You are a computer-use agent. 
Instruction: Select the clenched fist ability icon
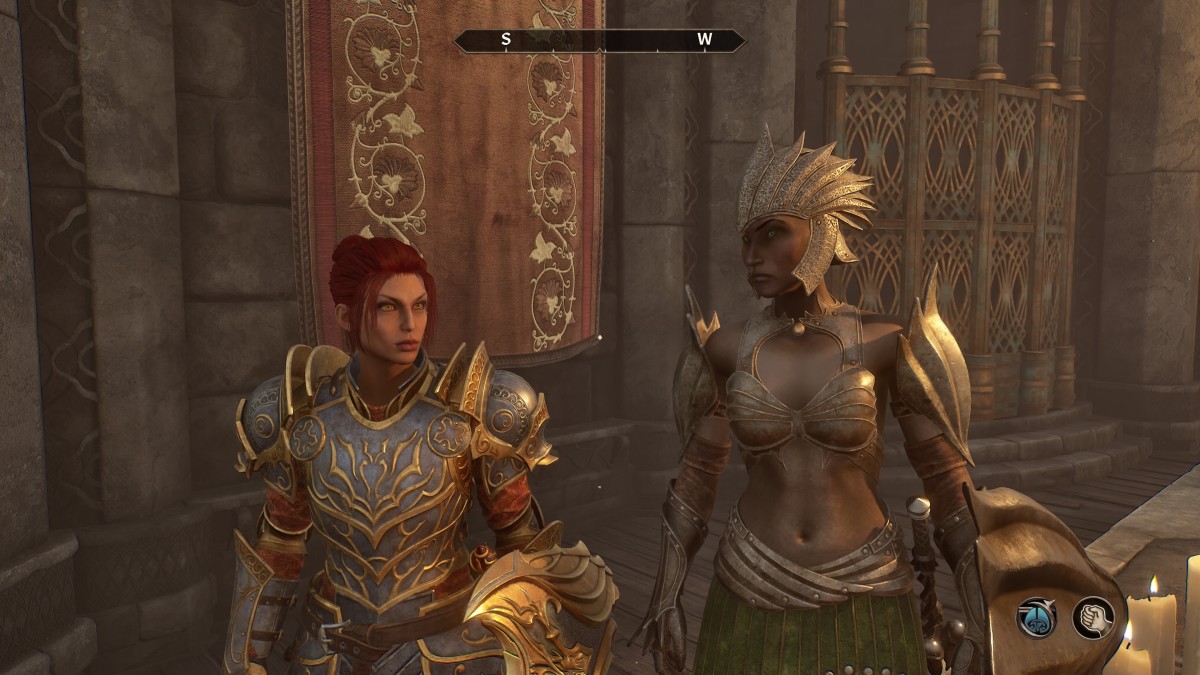1093,617
